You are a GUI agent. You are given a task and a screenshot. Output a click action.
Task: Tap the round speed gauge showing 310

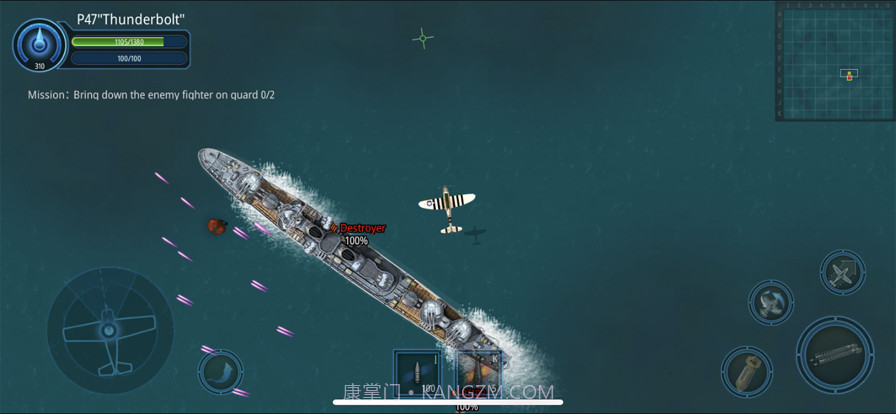point(40,45)
